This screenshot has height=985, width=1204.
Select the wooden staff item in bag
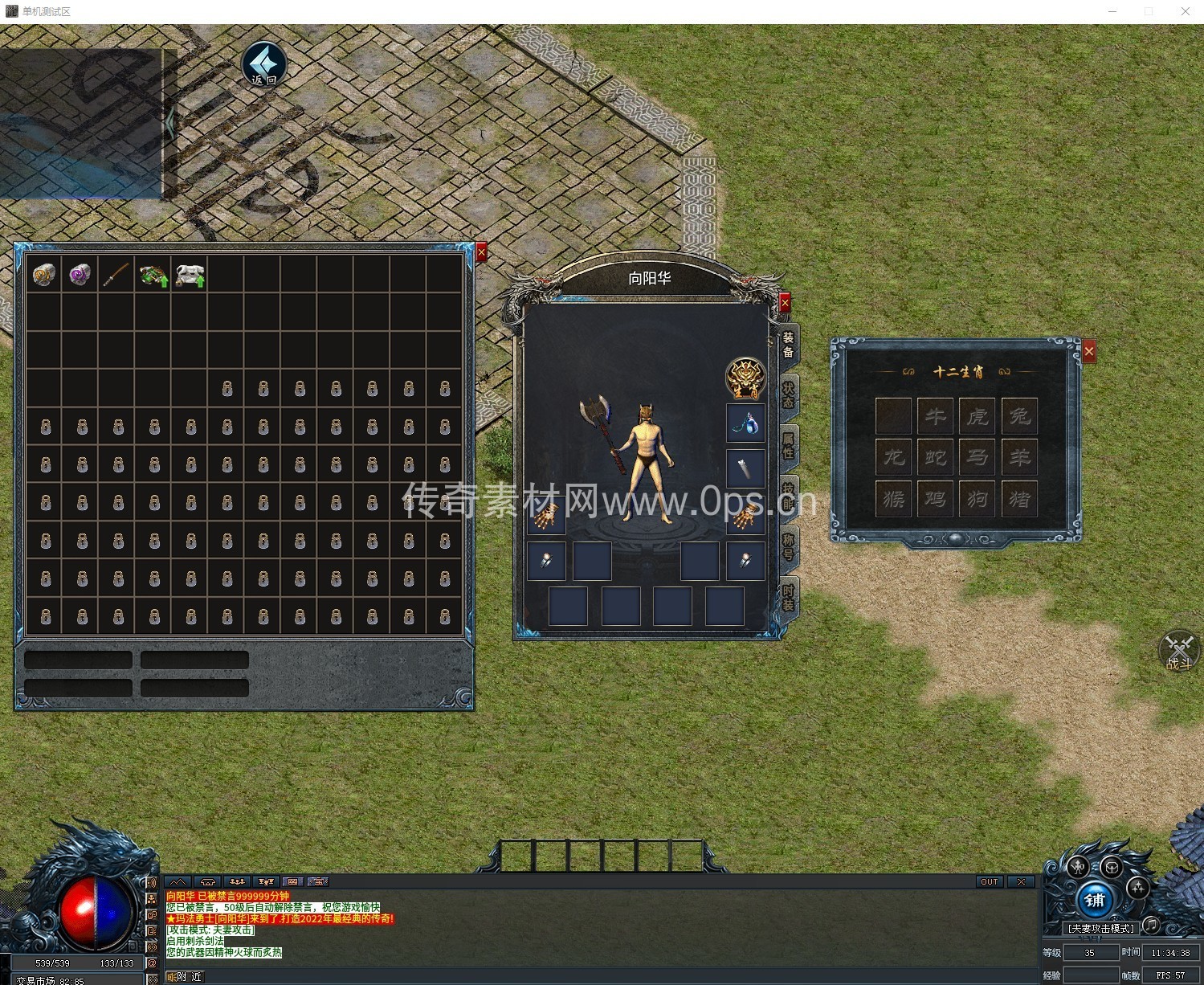pos(116,274)
